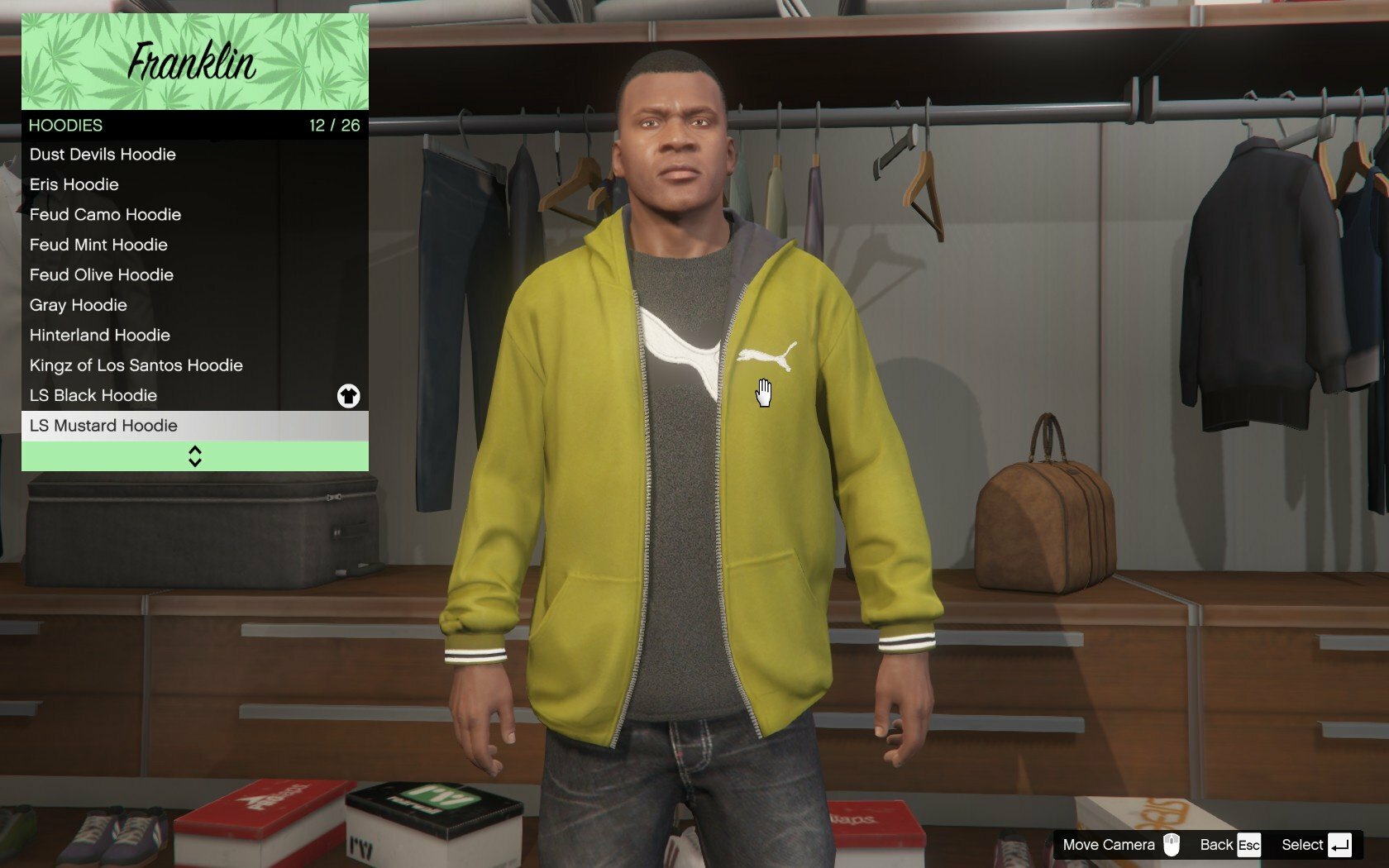Click the highlighted LS Mustard Hoodie
Viewport: 1389px width, 868px height.
click(x=104, y=426)
